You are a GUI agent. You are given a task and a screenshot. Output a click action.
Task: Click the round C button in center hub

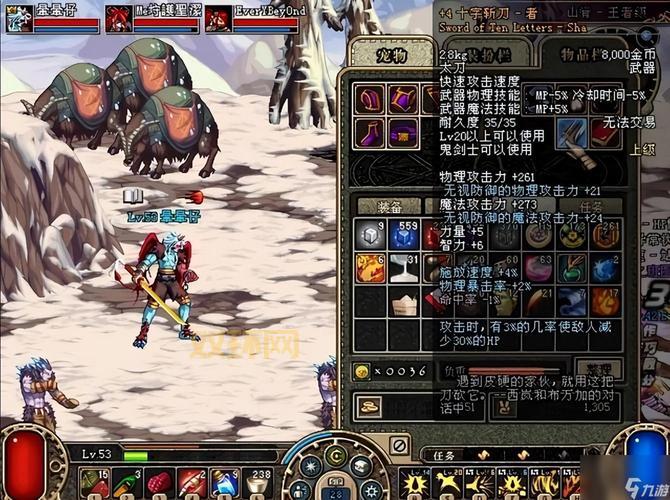pos(335,459)
